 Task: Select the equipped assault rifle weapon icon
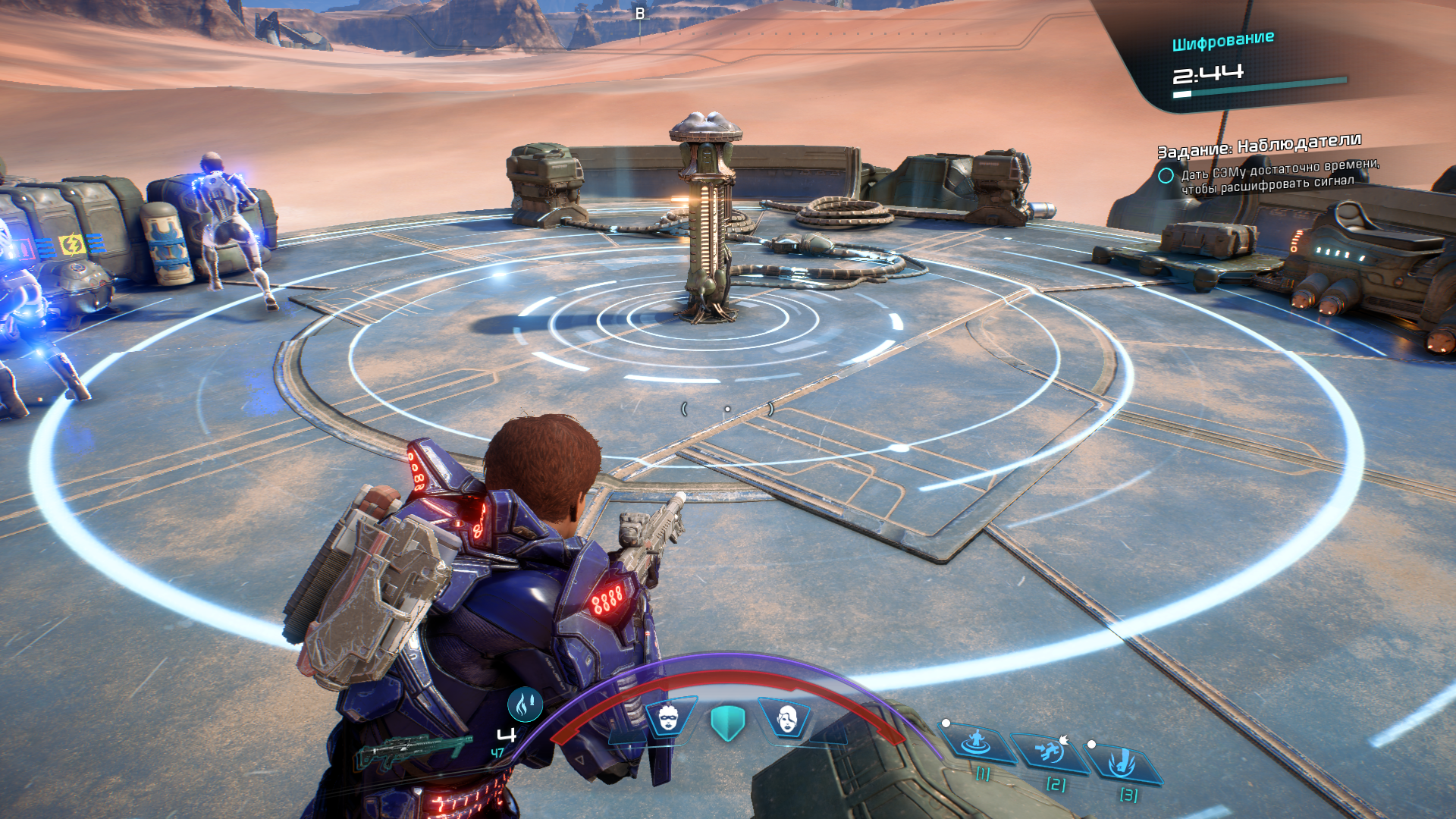[x=413, y=751]
